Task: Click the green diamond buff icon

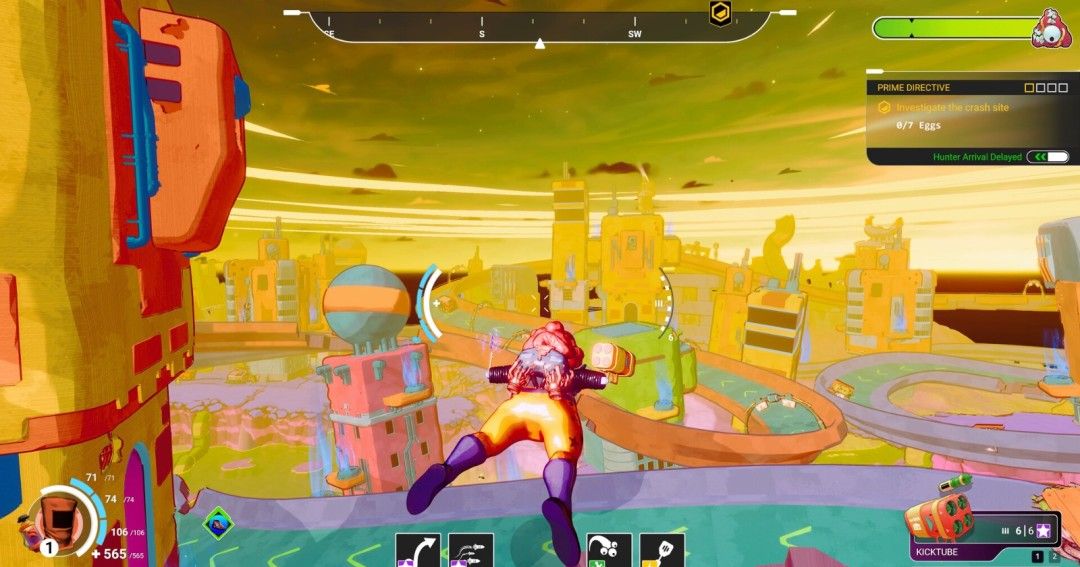Action: [x=218, y=522]
